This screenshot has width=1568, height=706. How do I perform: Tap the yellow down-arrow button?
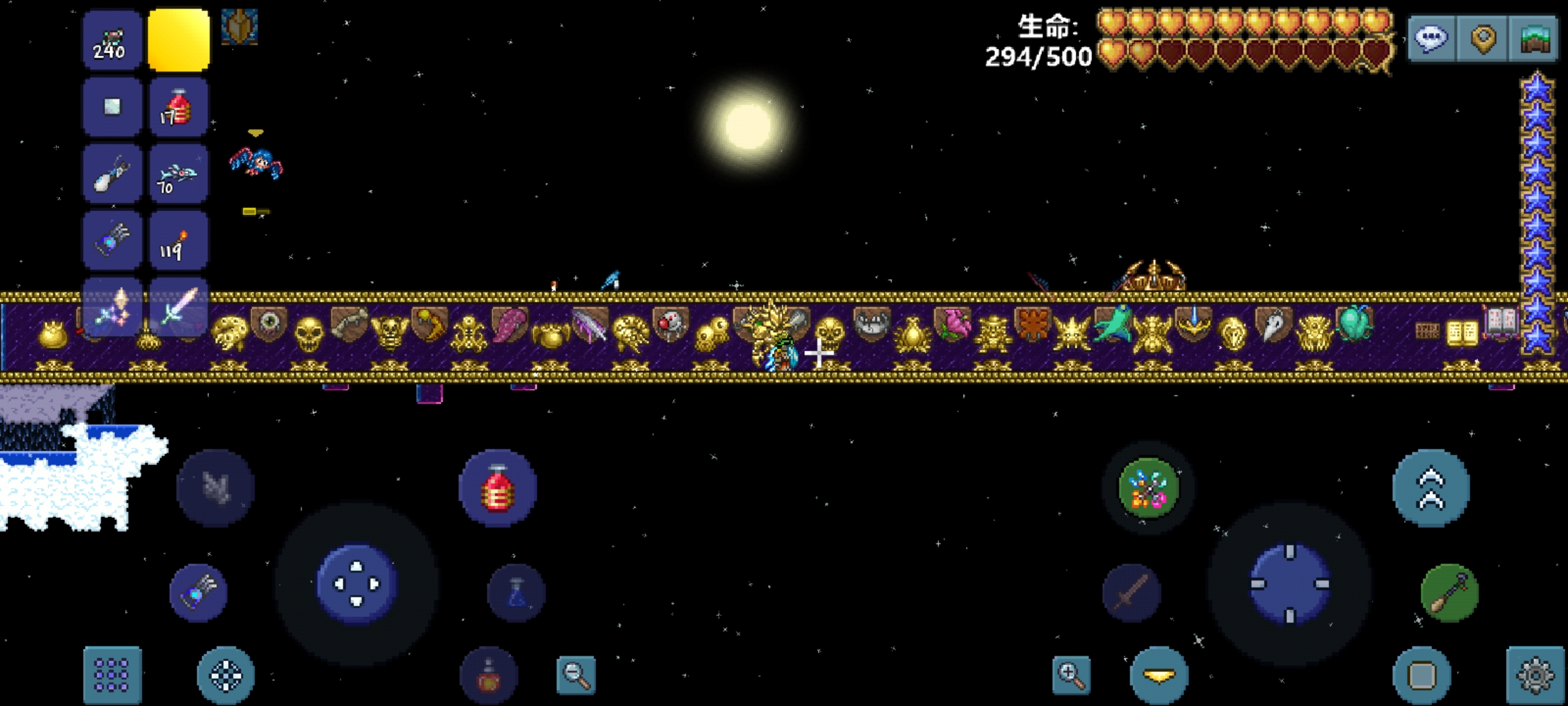click(x=1159, y=675)
